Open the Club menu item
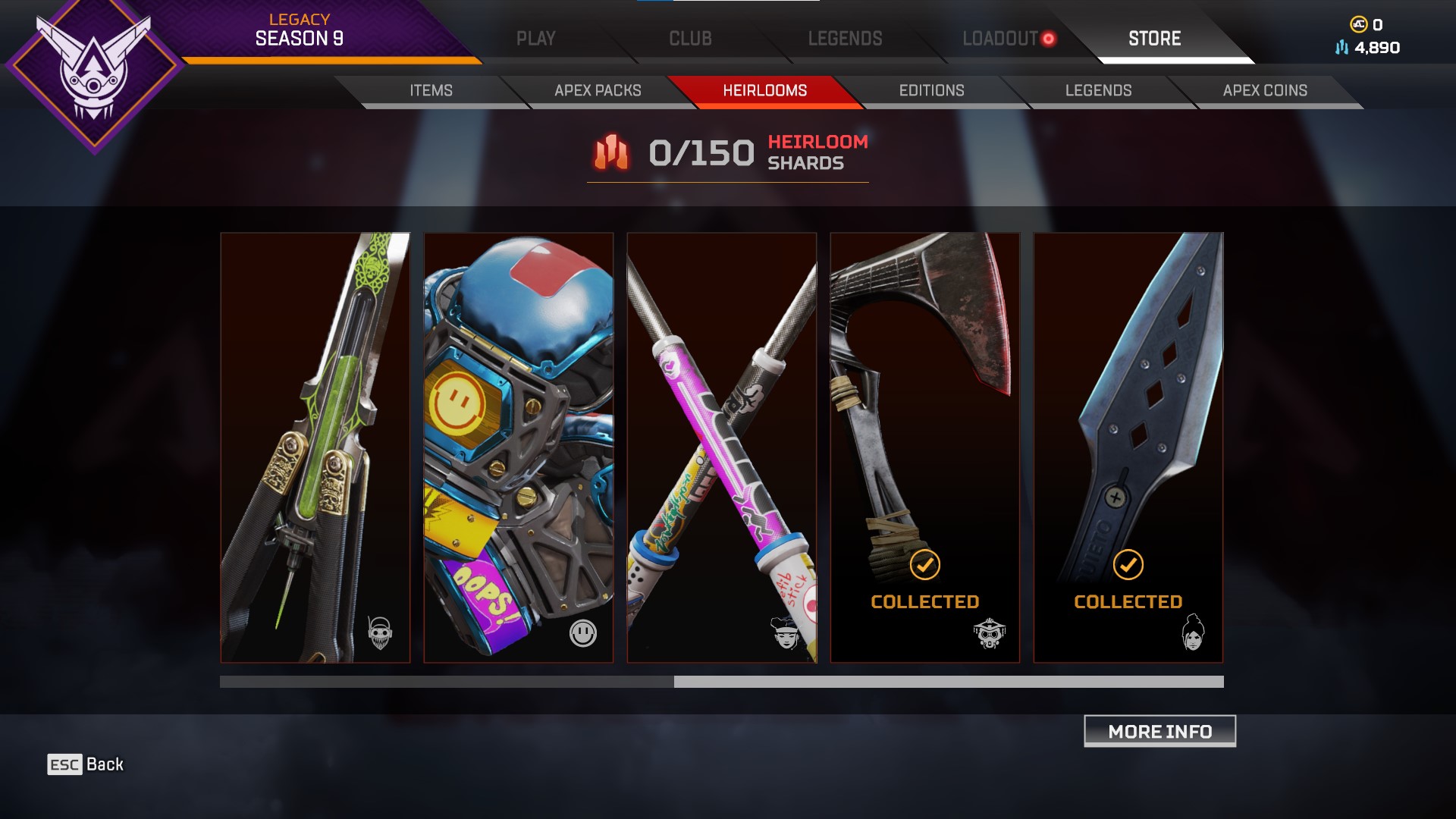Viewport: 1456px width, 819px height. [x=689, y=38]
